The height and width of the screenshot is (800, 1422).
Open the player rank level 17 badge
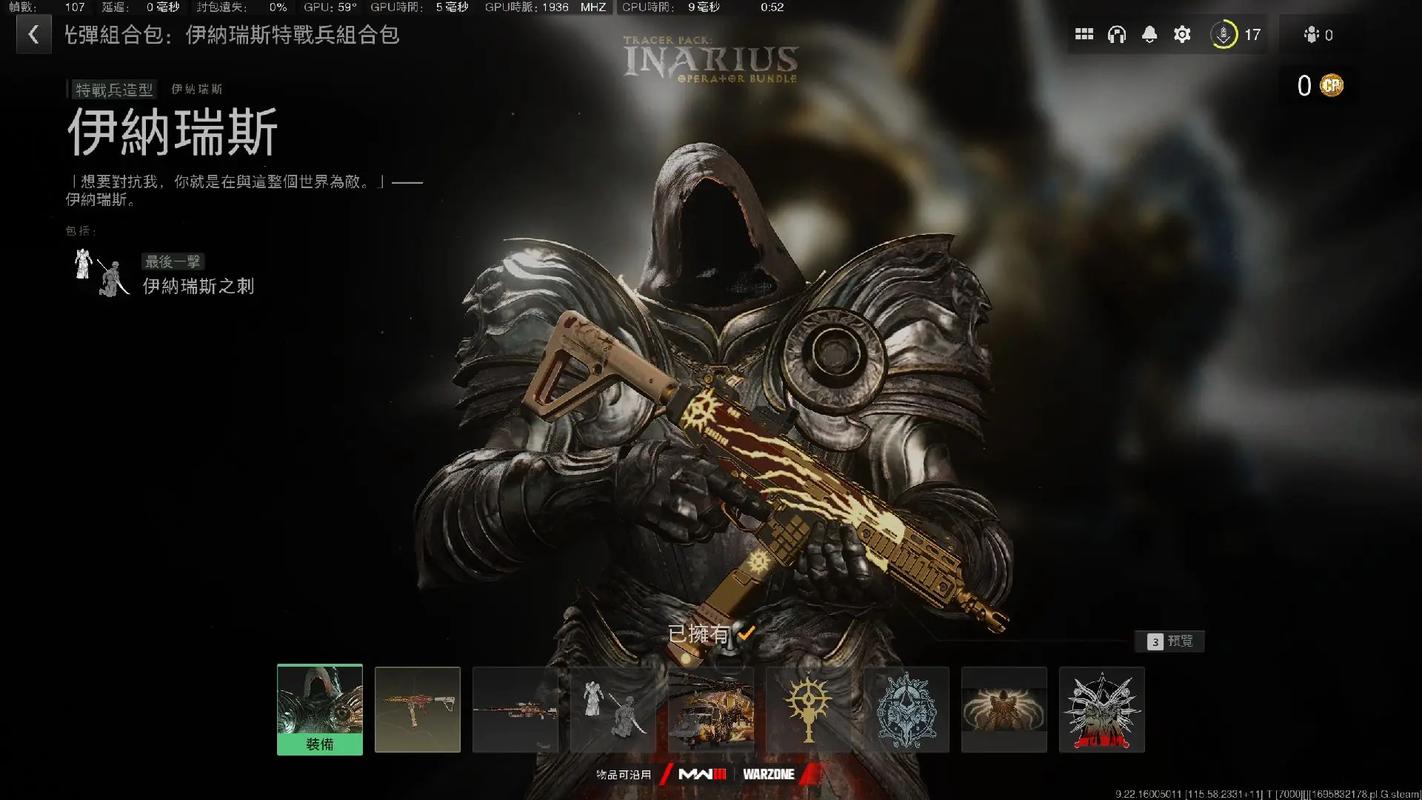click(x=1235, y=35)
